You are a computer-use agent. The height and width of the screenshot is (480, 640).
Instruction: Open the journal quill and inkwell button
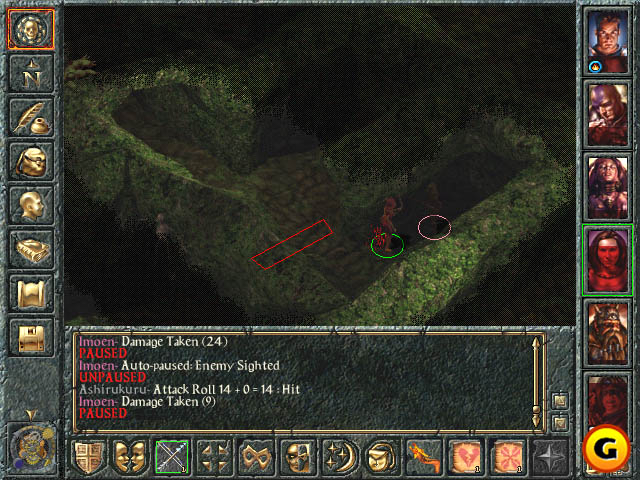coord(30,116)
